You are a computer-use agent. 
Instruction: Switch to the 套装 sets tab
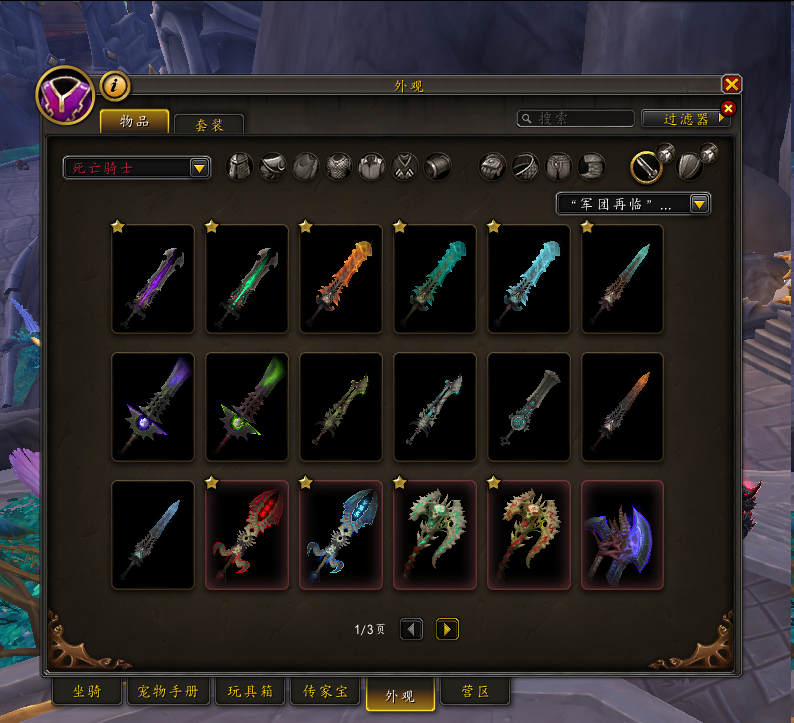[x=208, y=124]
